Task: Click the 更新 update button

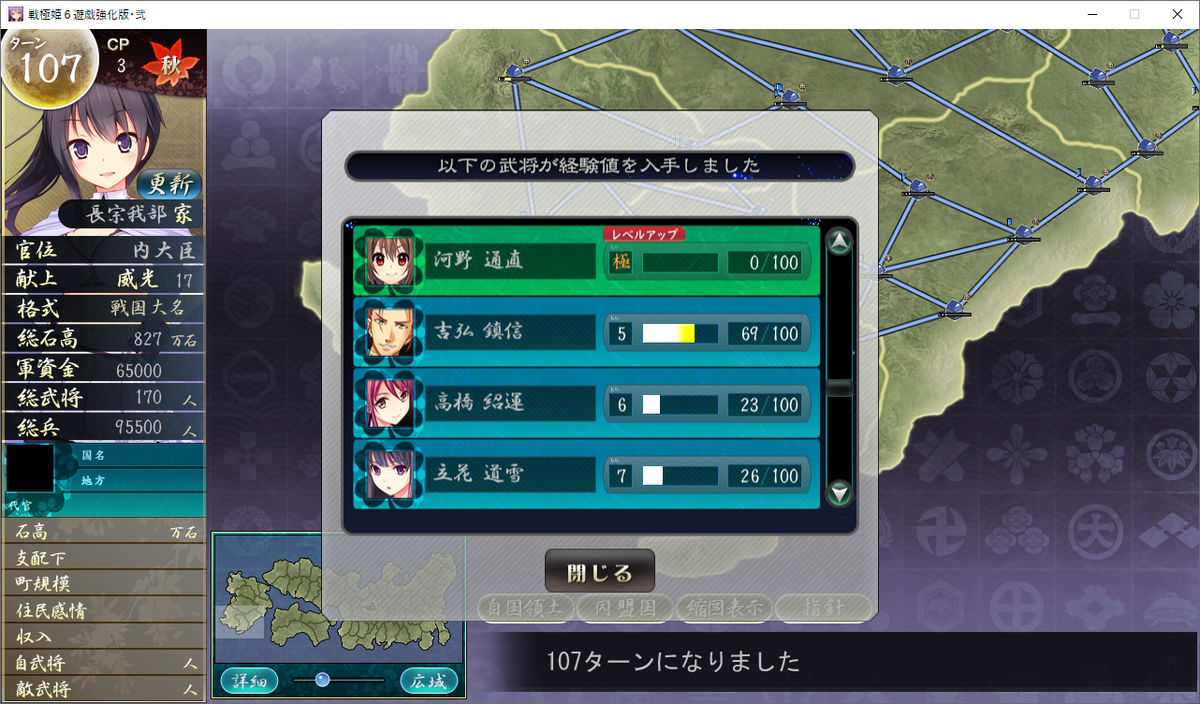Action: click(169, 184)
